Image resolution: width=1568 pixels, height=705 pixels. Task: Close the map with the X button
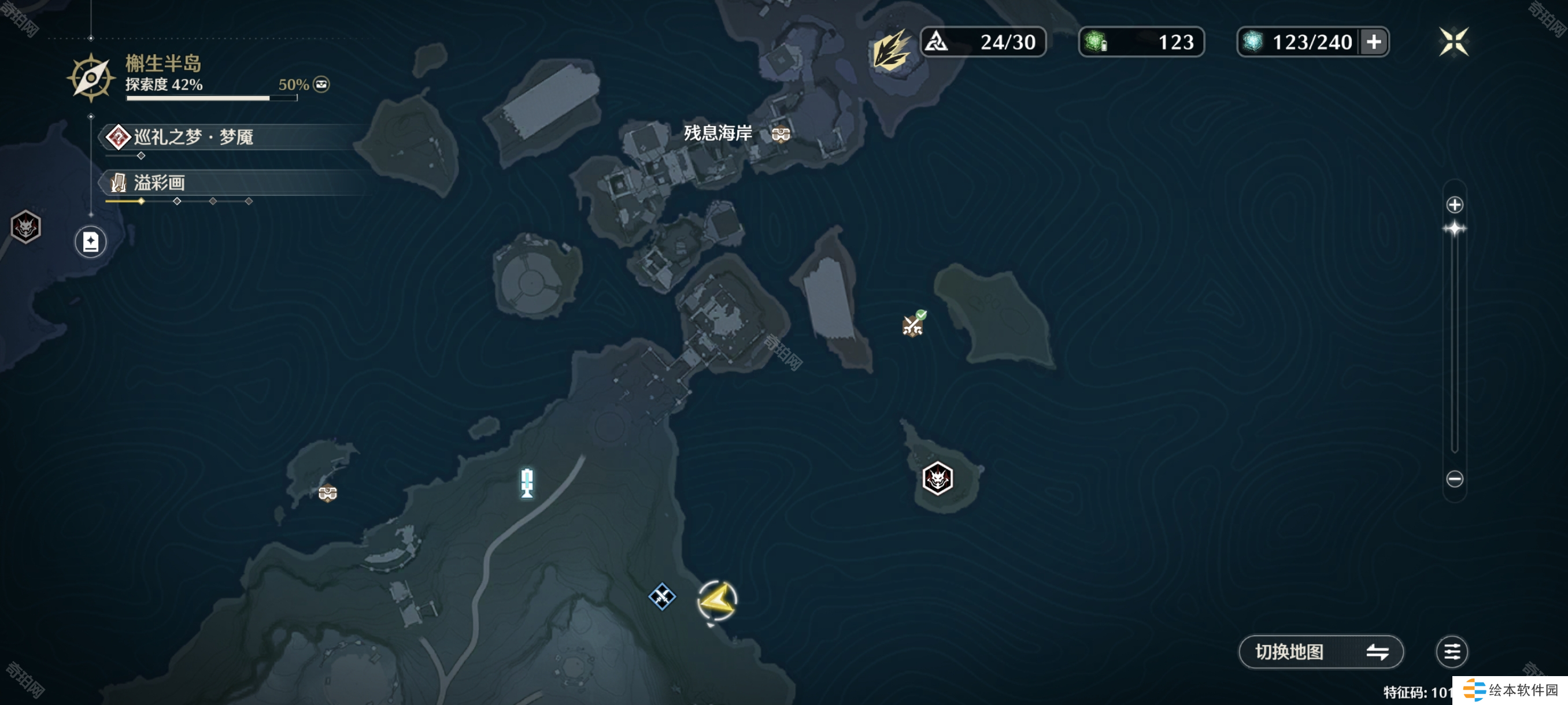click(1453, 42)
